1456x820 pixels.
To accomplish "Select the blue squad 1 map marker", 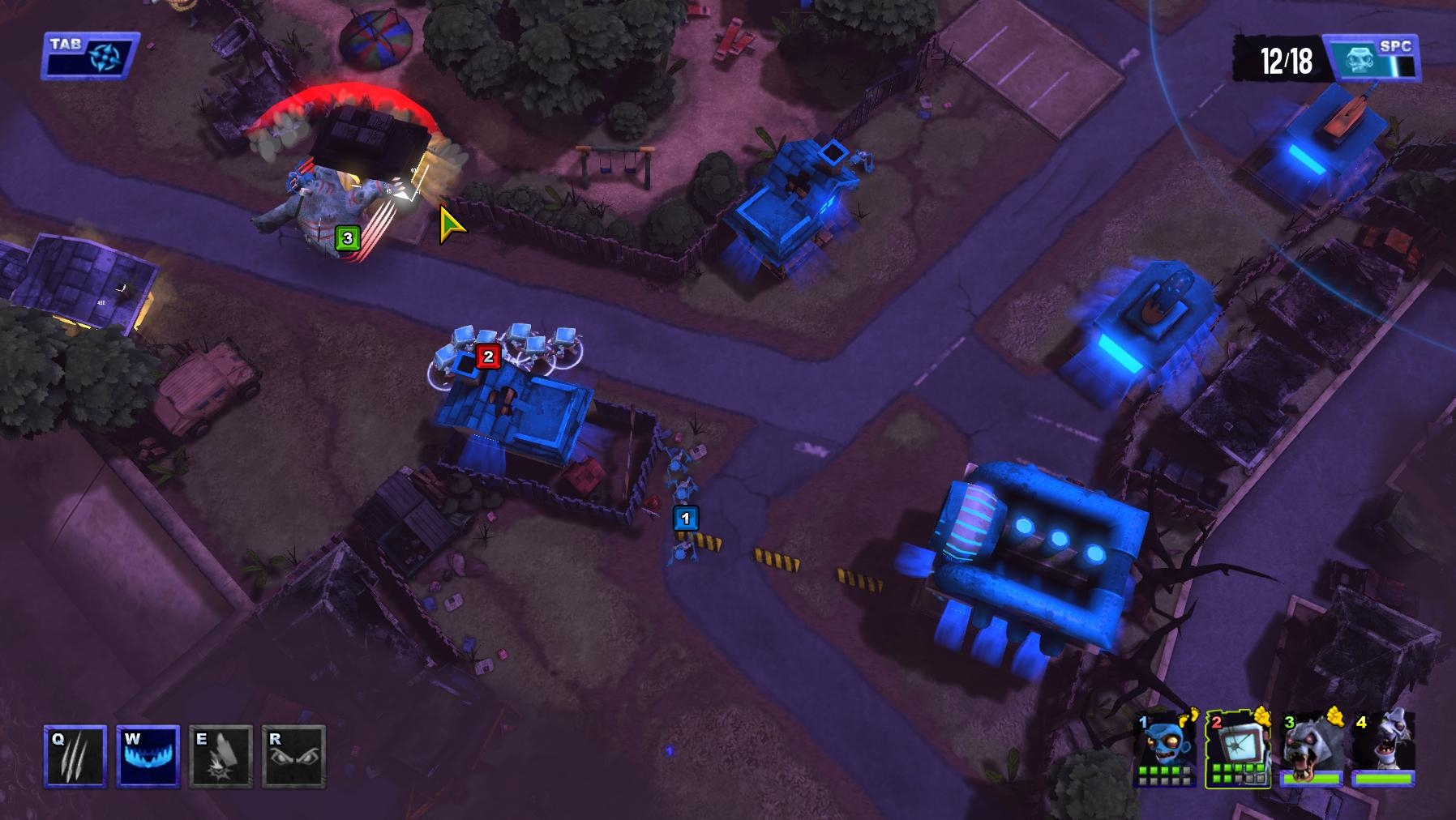I will click(686, 518).
